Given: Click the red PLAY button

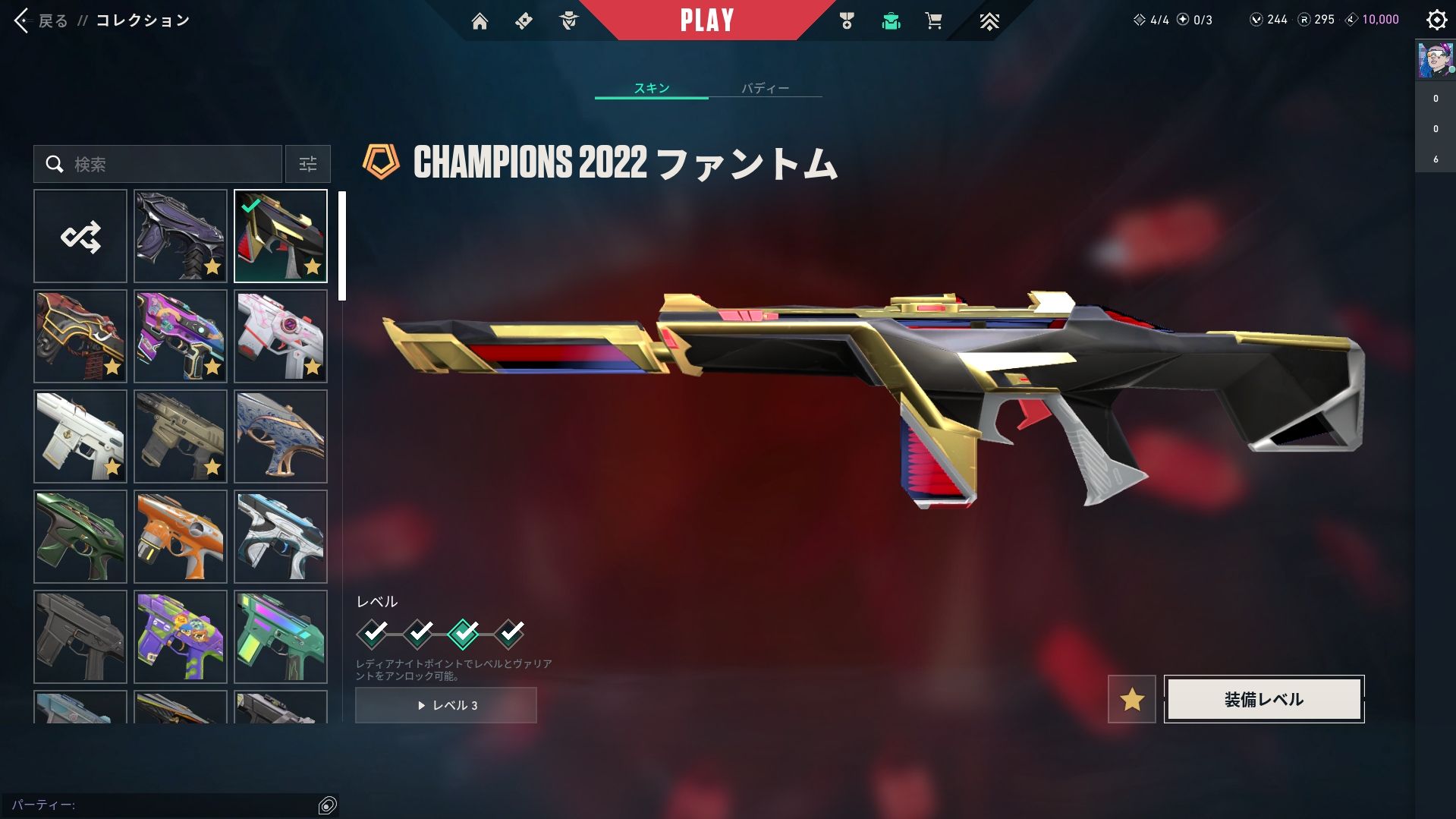Looking at the screenshot, I should click(706, 20).
